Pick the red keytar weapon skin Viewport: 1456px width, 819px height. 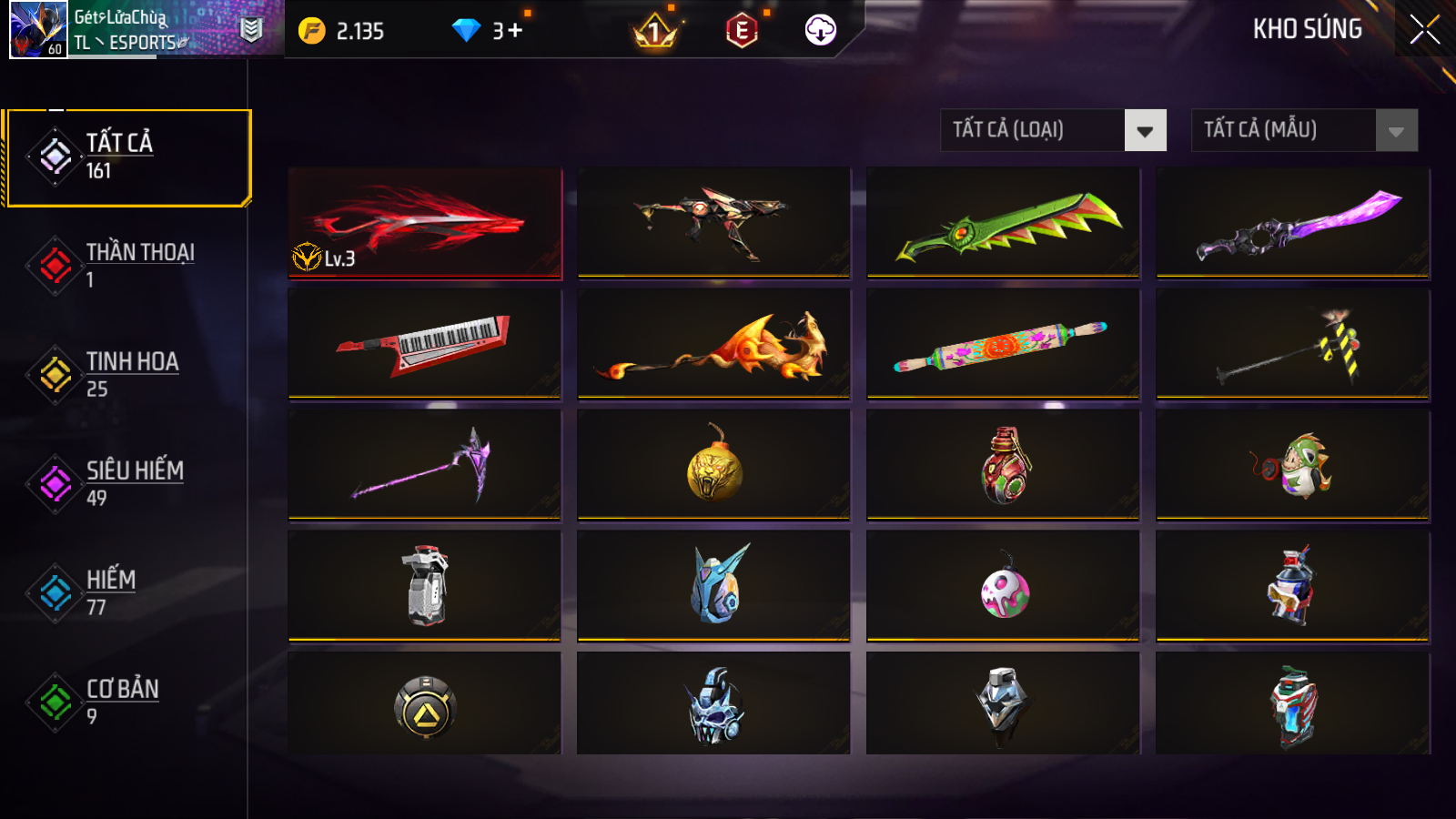click(x=425, y=344)
